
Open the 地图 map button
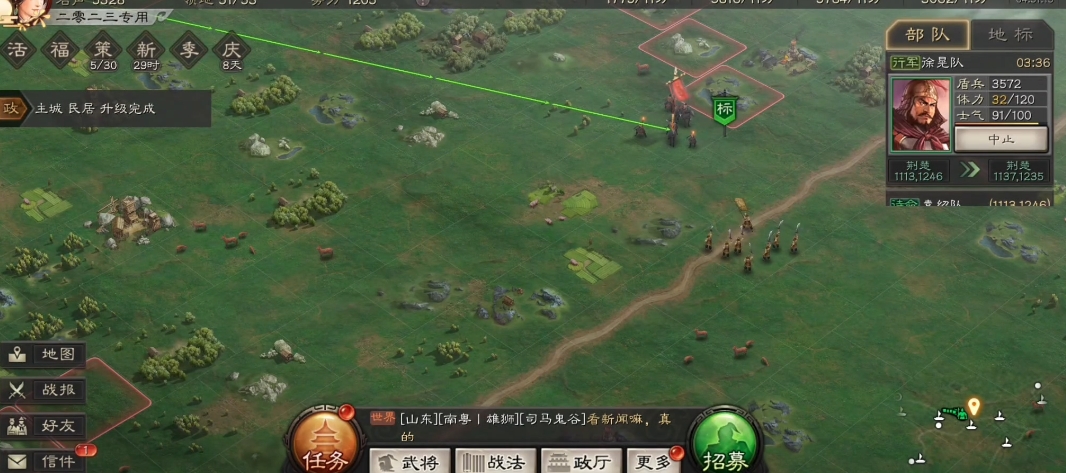click(x=44, y=355)
